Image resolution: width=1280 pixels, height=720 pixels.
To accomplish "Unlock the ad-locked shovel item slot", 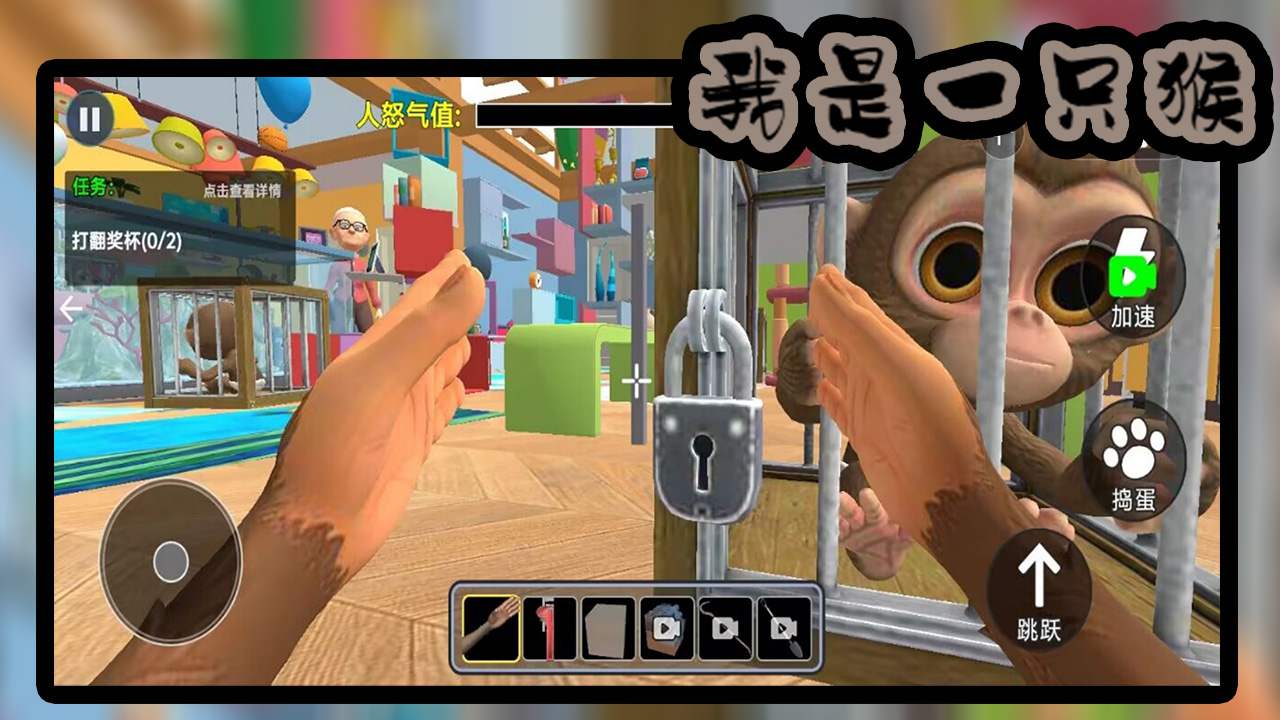I will coord(783,629).
